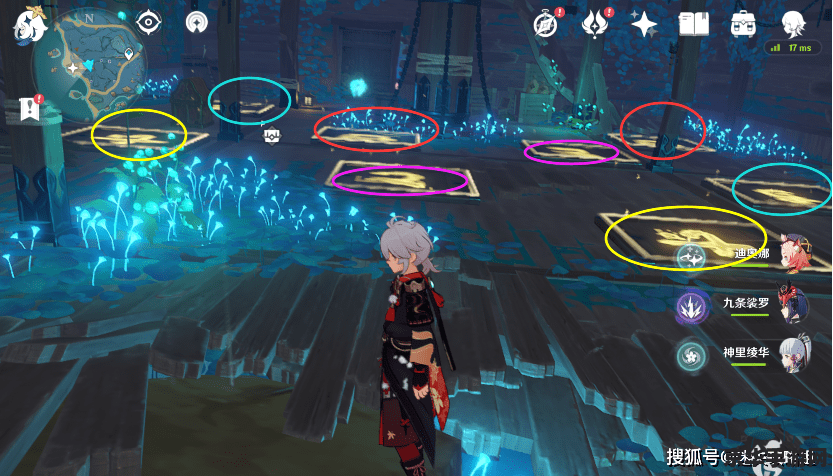This screenshot has width=833, height=476.
Task: Click the round star signal icon beside the eye
Action: tap(197, 21)
